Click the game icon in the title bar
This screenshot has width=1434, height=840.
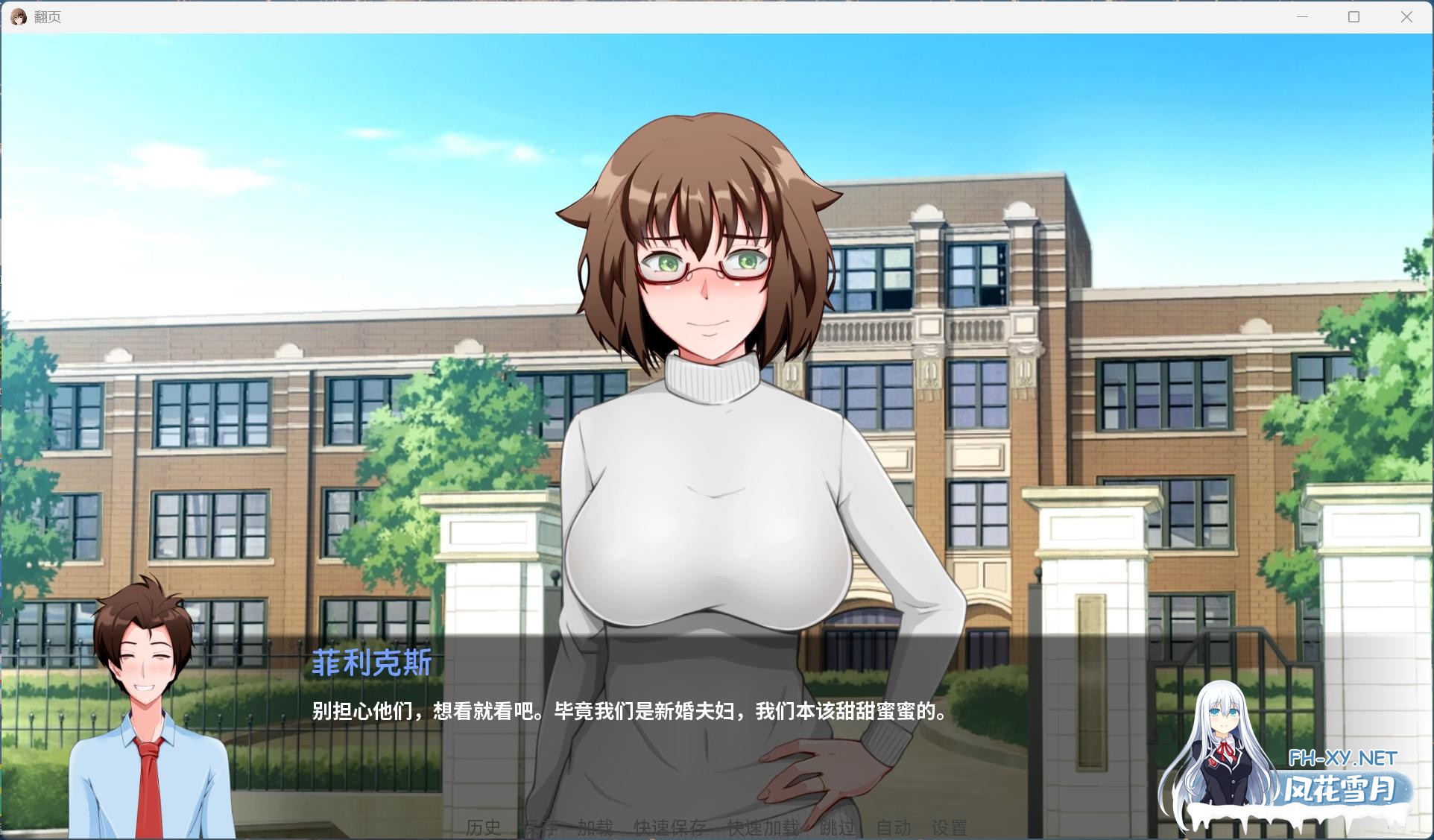[x=18, y=16]
